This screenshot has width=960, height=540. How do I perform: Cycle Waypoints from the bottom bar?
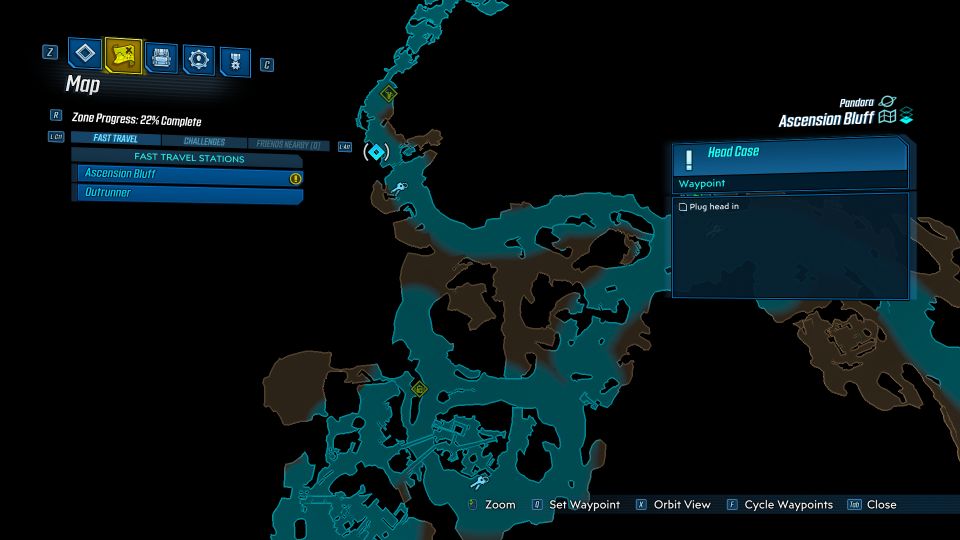pyautogui.click(x=788, y=505)
